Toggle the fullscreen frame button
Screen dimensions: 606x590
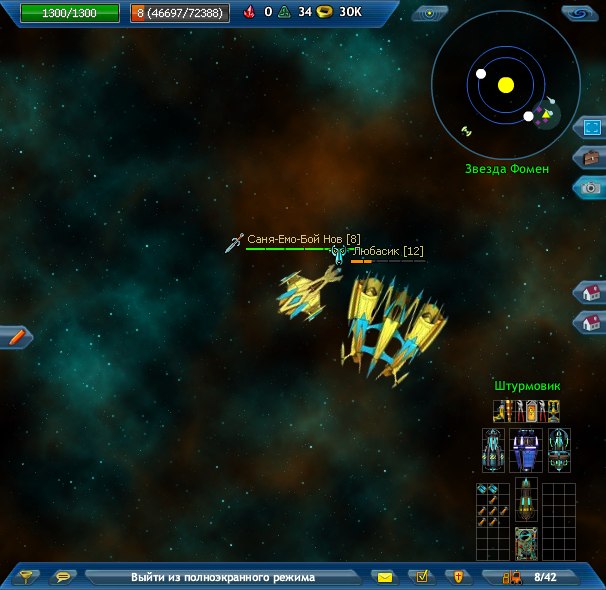591,128
